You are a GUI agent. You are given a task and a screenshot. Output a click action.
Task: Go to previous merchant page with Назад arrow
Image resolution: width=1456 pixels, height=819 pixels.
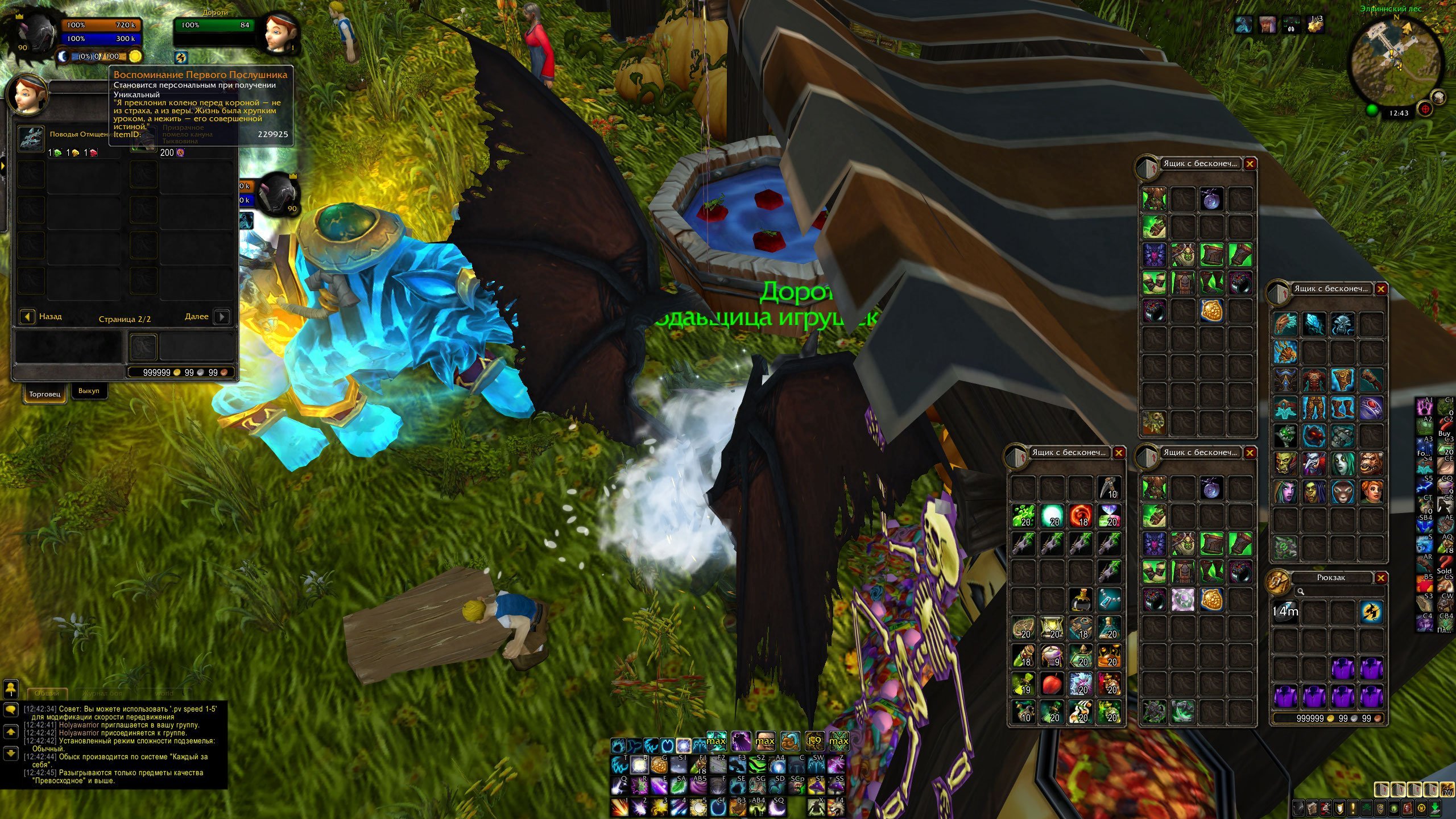click(x=27, y=317)
